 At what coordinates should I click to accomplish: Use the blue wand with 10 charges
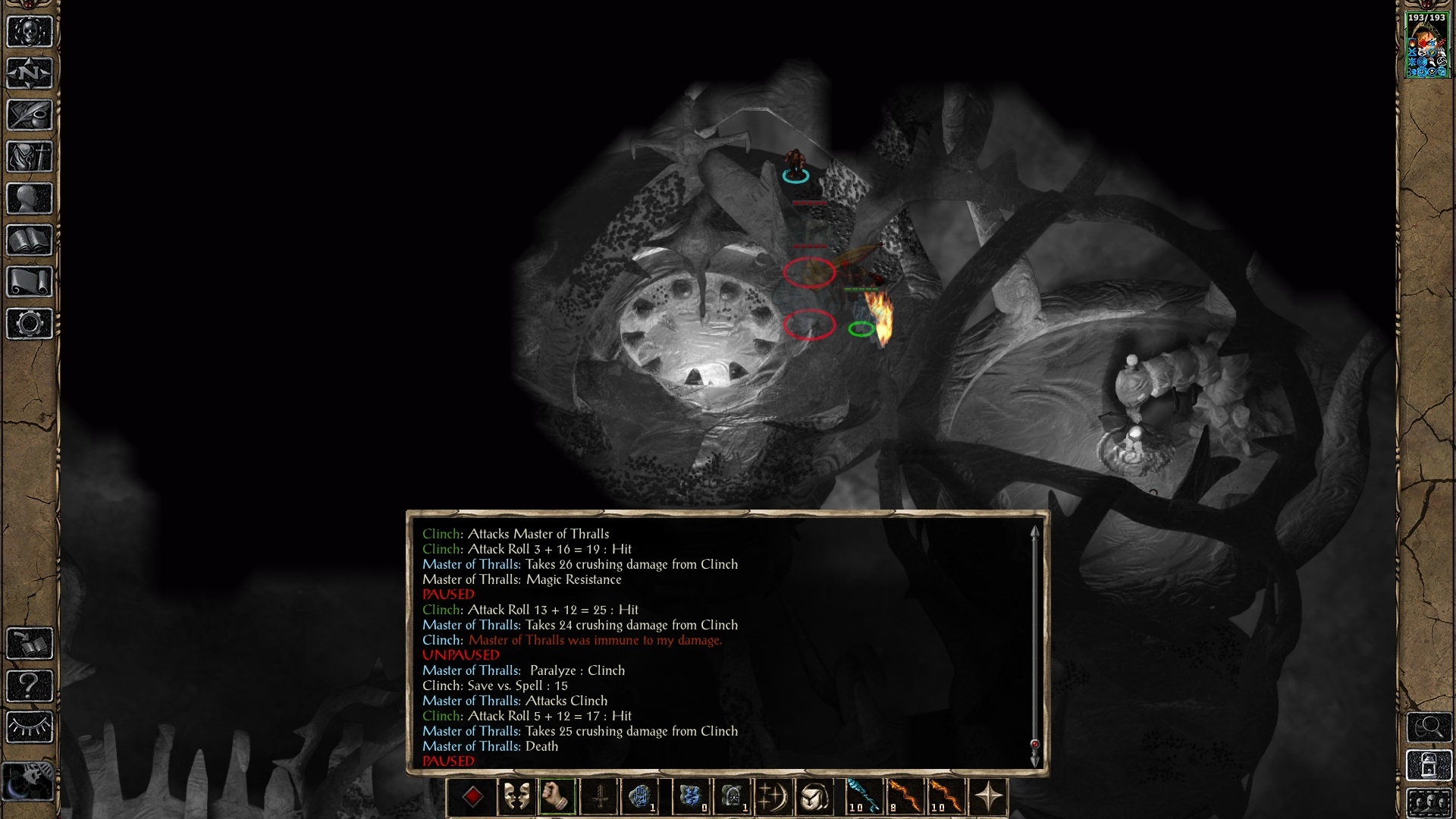(x=863, y=797)
